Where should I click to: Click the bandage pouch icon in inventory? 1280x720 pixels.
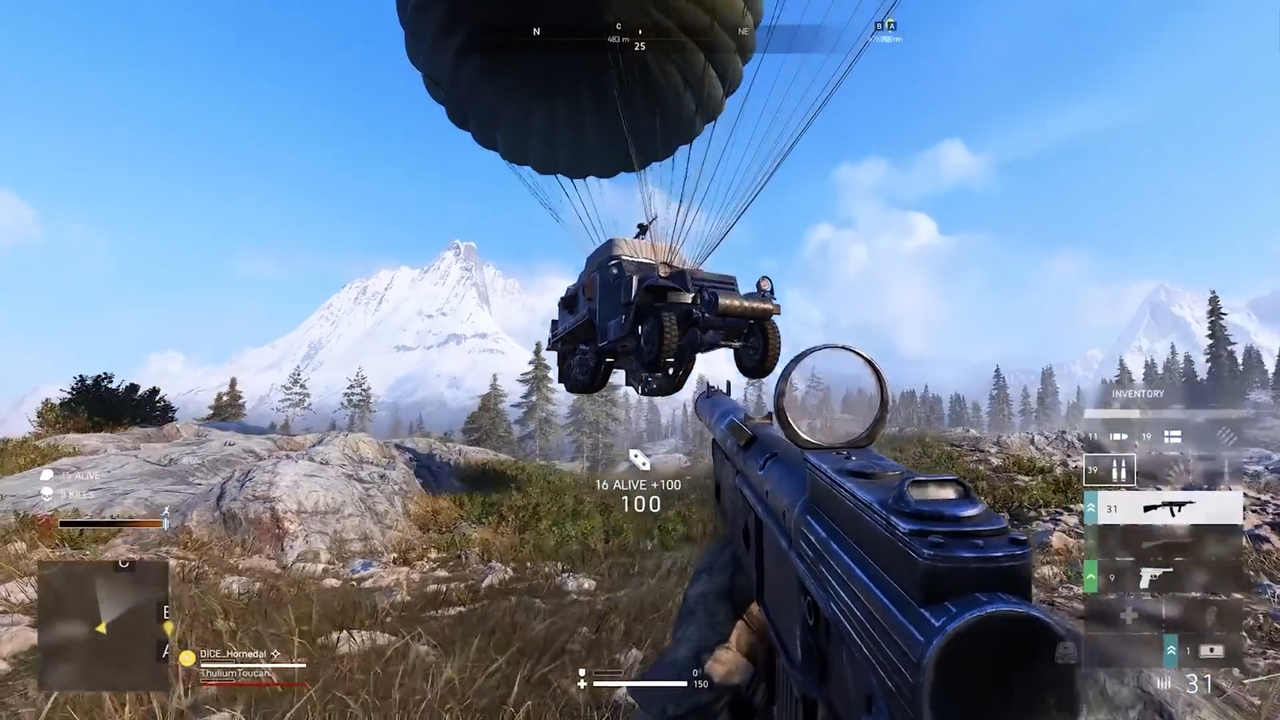click(x=1174, y=436)
